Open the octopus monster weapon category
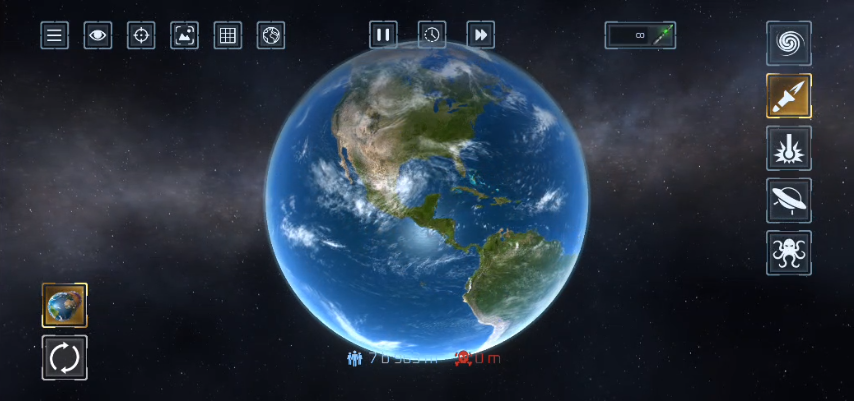 click(789, 253)
